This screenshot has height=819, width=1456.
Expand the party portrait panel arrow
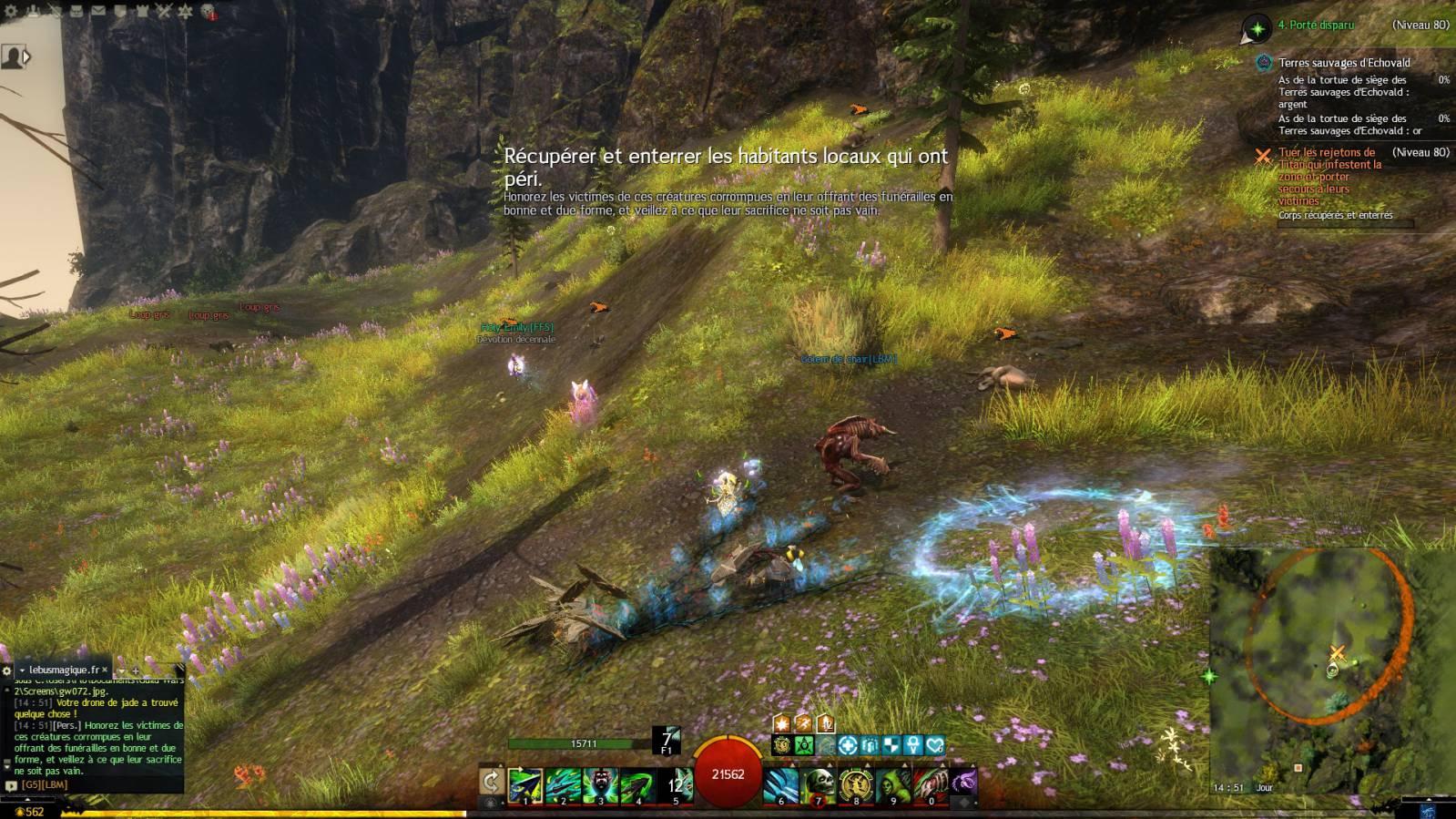26,57
